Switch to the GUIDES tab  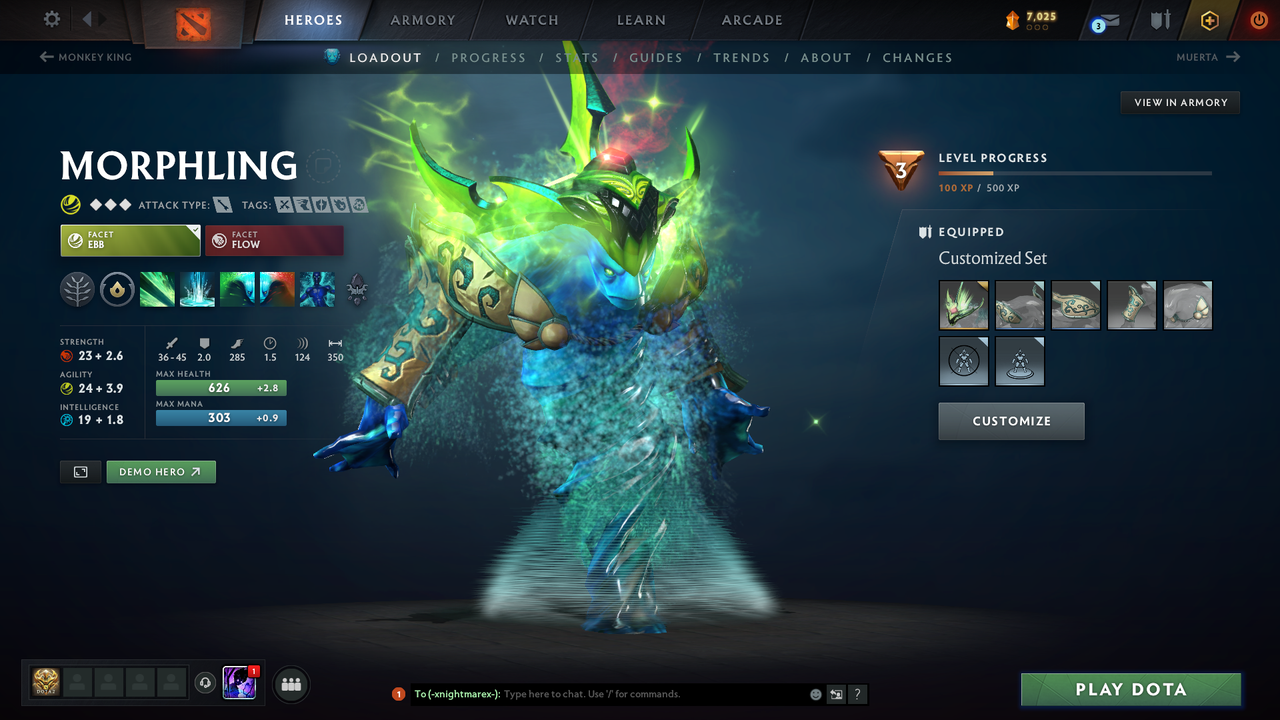pyautogui.click(x=656, y=57)
